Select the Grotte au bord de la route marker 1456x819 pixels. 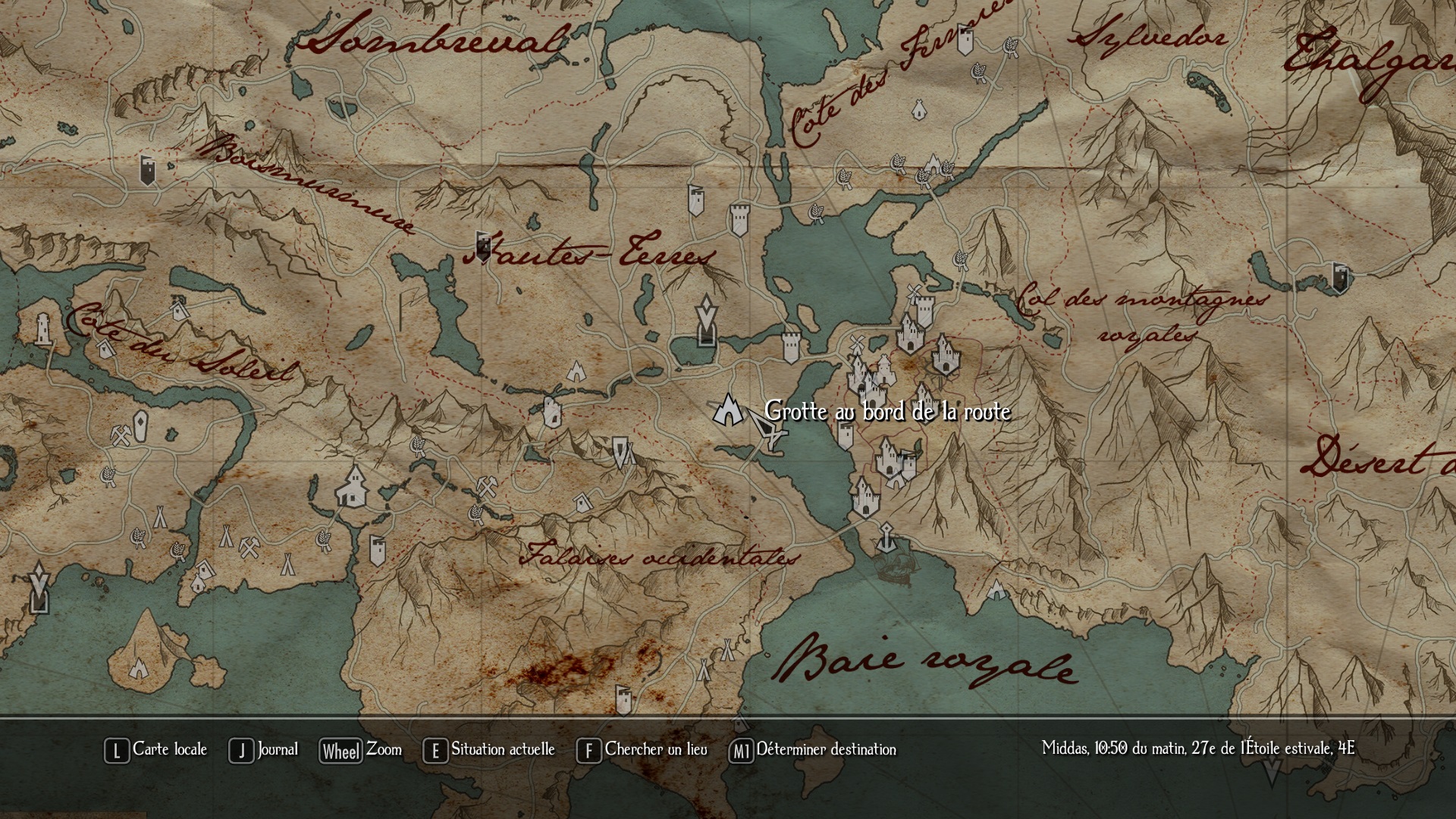[727, 410]
